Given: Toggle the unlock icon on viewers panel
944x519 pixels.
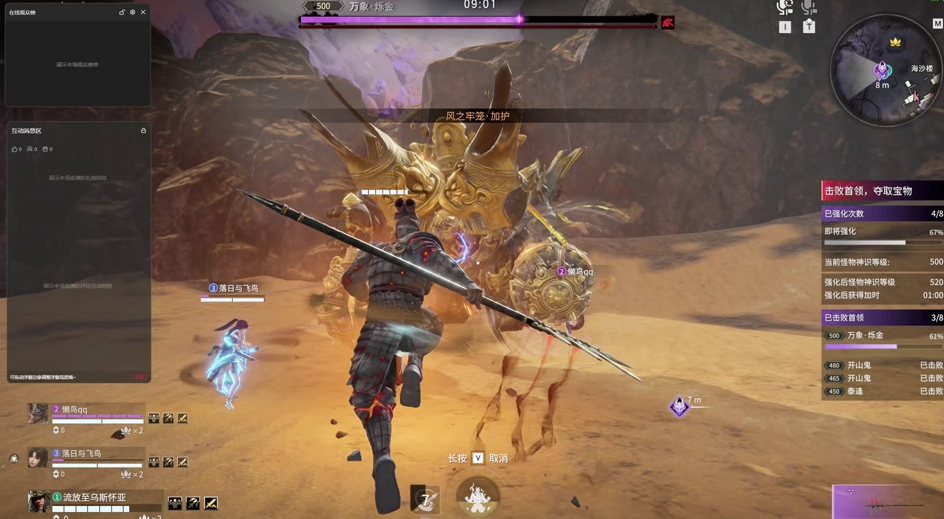Looking at the screenshot, I should [x=122, y=12].
